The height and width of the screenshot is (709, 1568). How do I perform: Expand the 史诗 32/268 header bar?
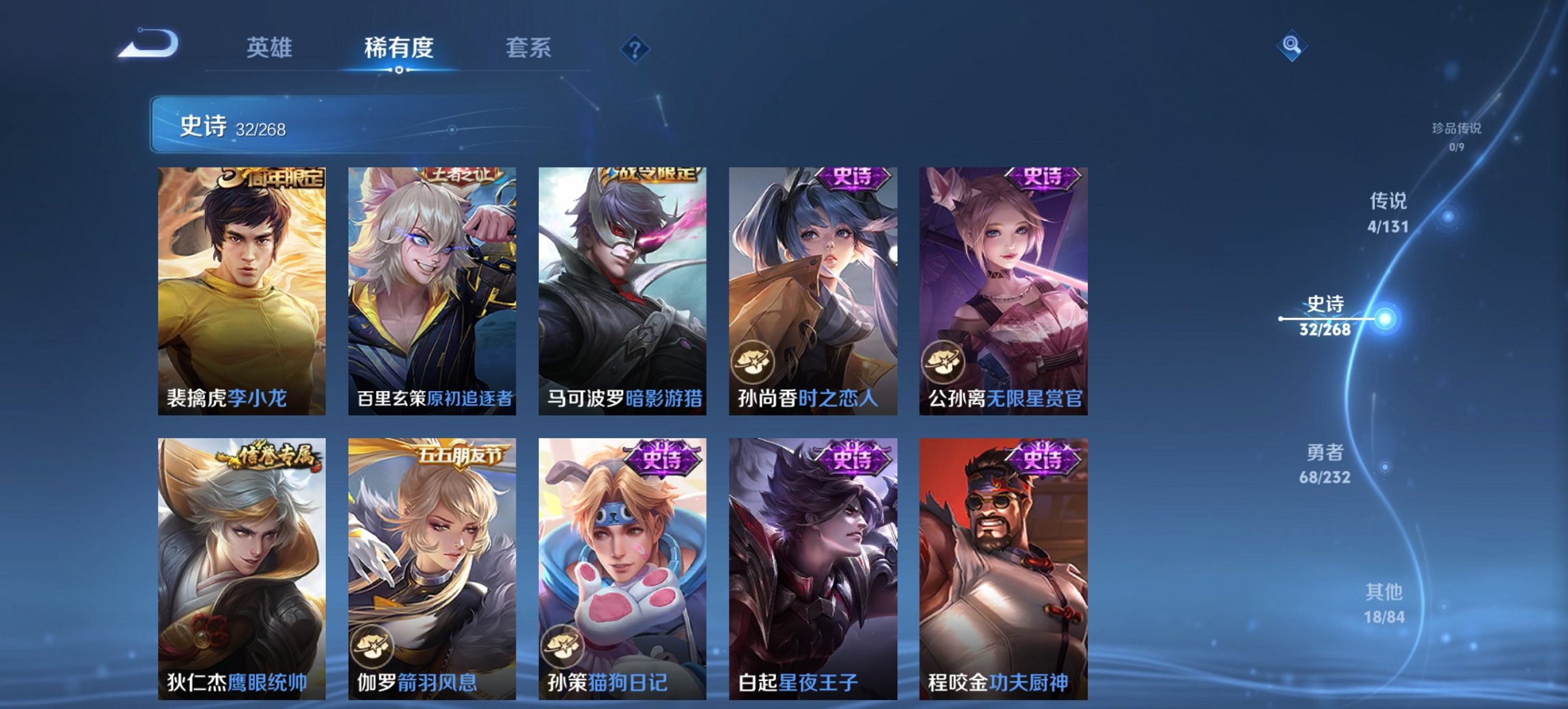click(x=342, y=126)
